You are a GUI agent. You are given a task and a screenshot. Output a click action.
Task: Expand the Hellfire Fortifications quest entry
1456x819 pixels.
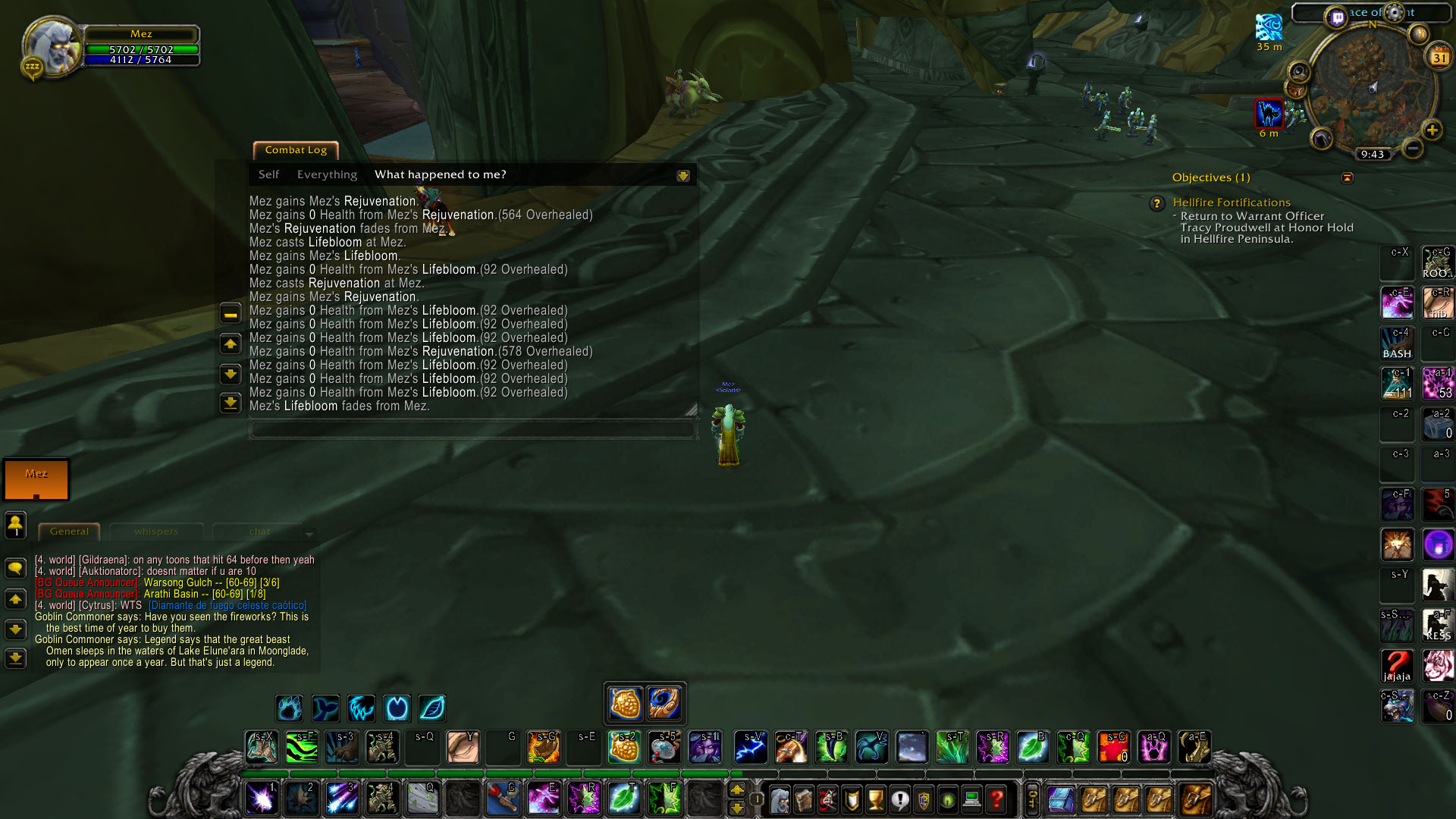[x=1232, y=202]
